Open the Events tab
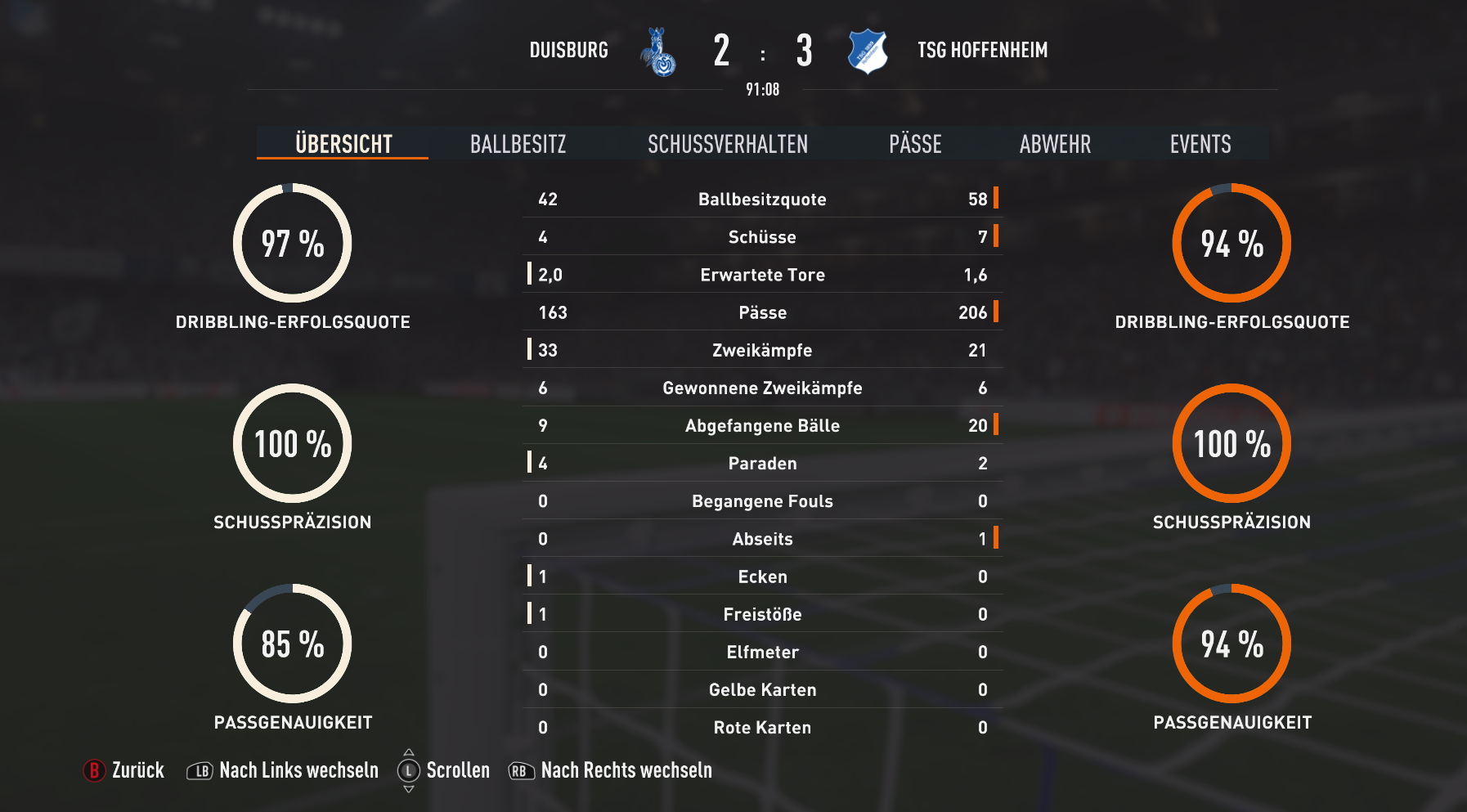Image resolution: width=1467 pixels, height=812 pixels. [1200, 144]
